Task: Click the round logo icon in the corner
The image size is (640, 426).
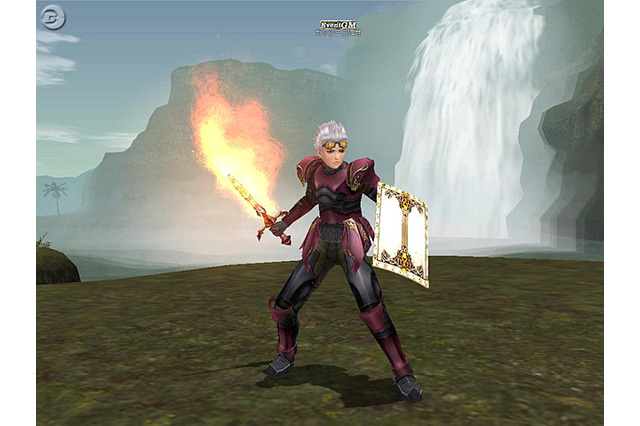Action: pyautogui.click(x=53, y=17)
